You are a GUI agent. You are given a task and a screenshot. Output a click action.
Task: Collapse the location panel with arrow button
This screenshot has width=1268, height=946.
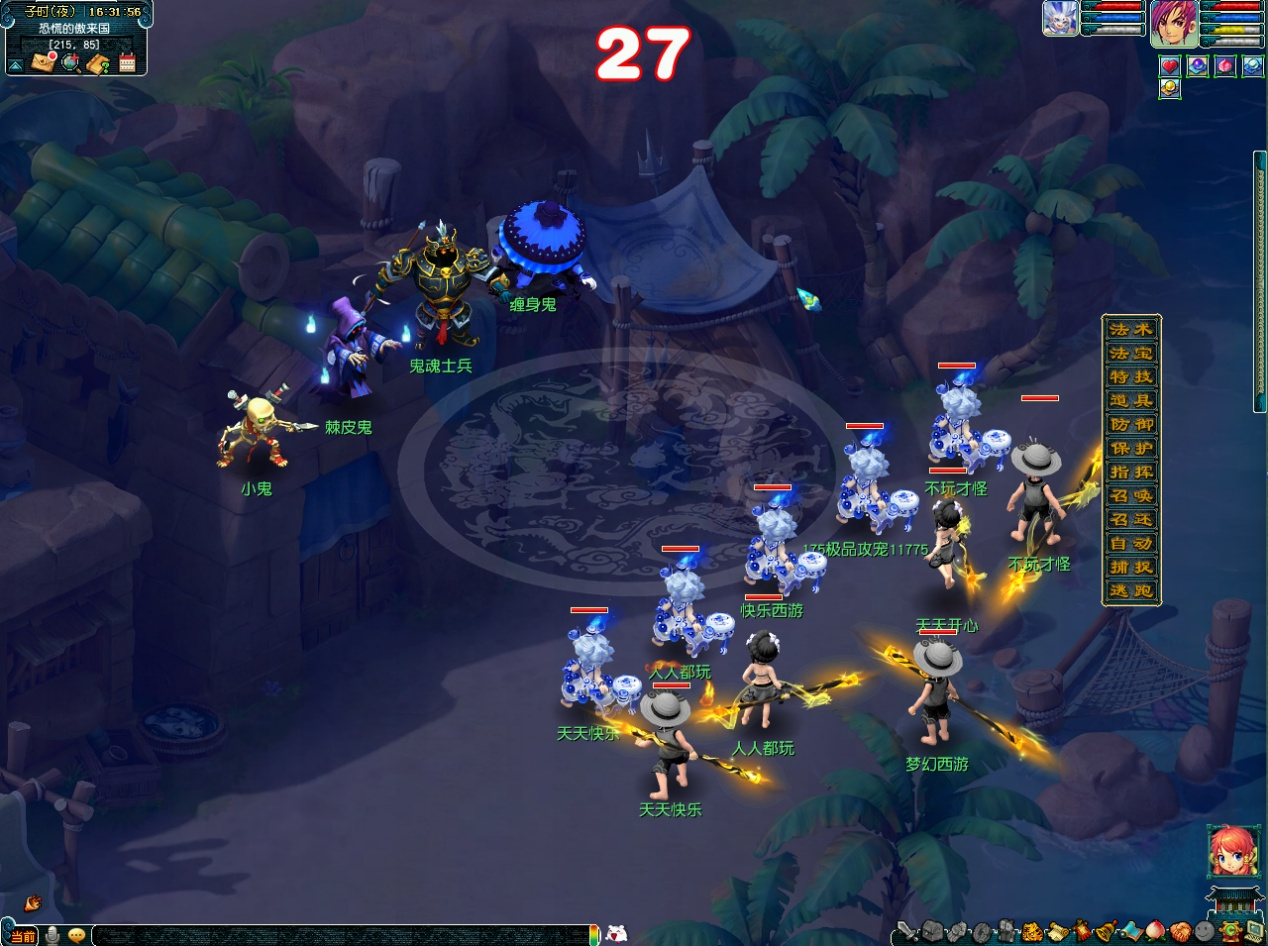coord(16,65)
